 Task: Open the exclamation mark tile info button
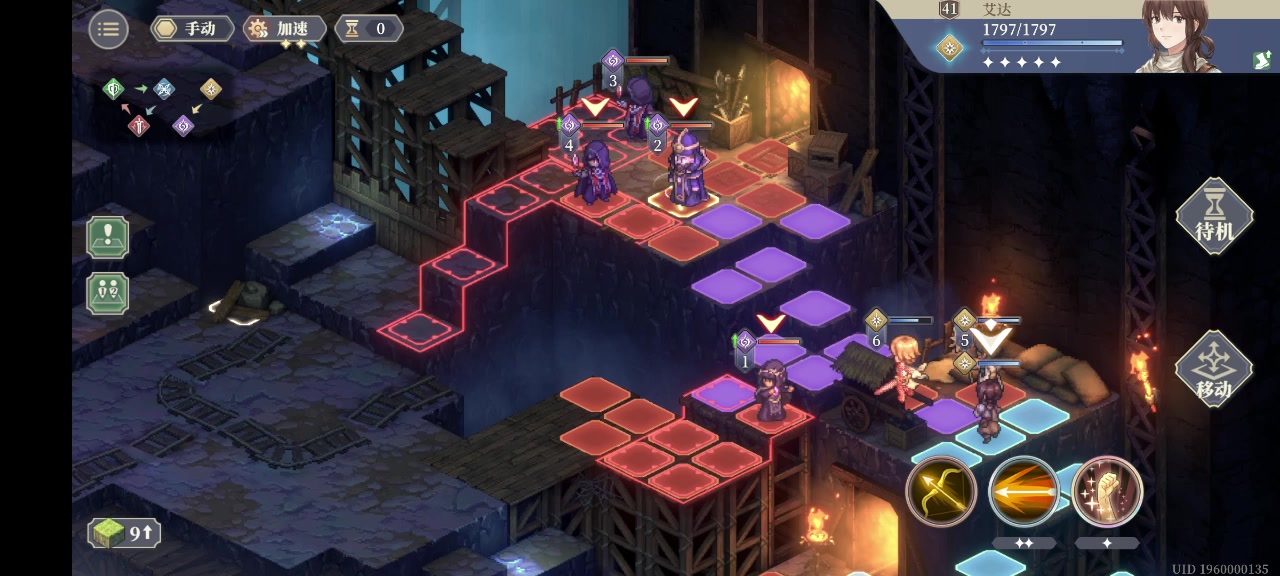pyautogui.click(x=107, y=237)
